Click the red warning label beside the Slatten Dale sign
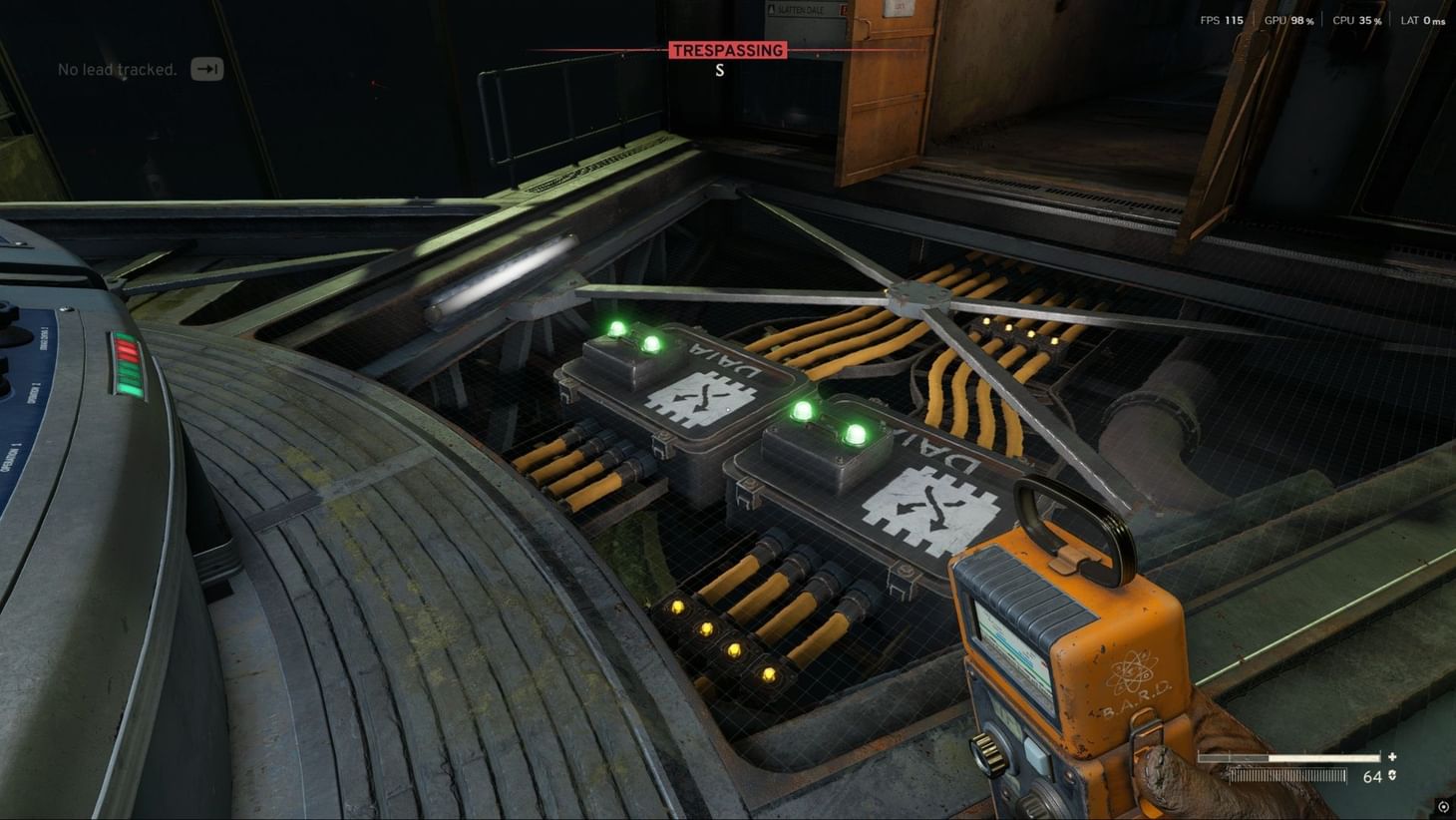 point(843,9)
